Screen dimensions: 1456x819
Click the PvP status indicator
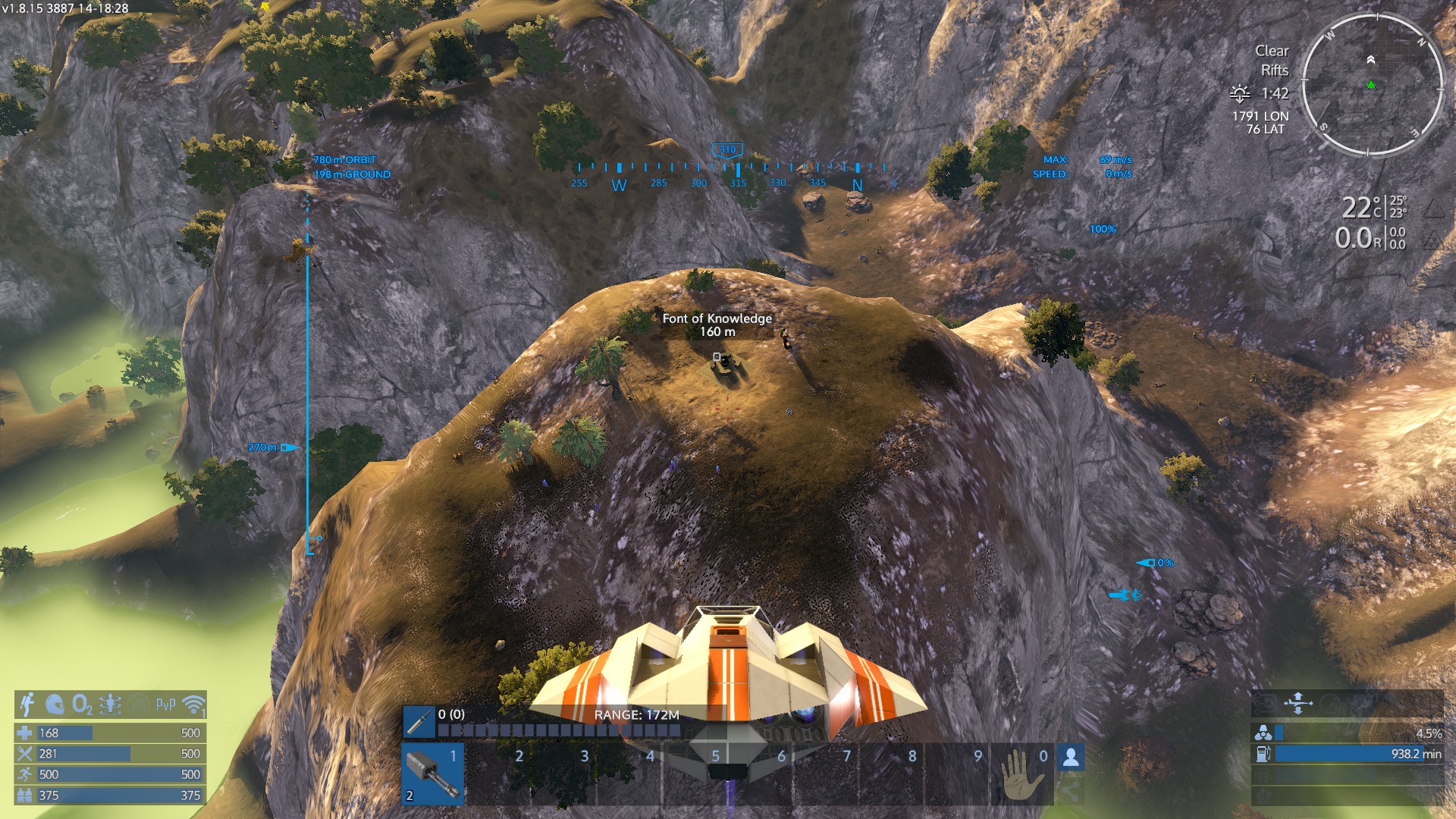pos(165,704)
